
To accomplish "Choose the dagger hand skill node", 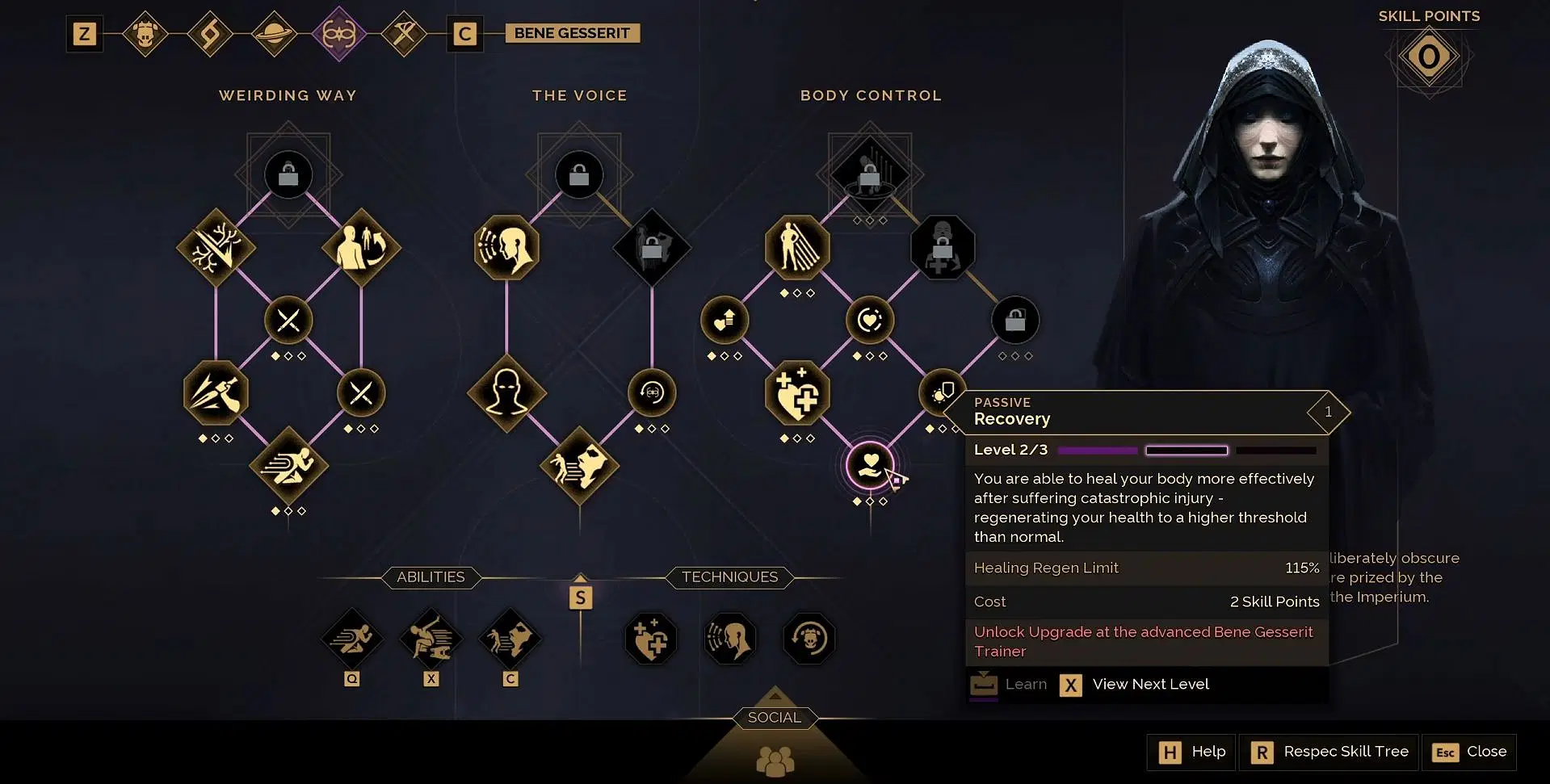I will pos(216,393).
